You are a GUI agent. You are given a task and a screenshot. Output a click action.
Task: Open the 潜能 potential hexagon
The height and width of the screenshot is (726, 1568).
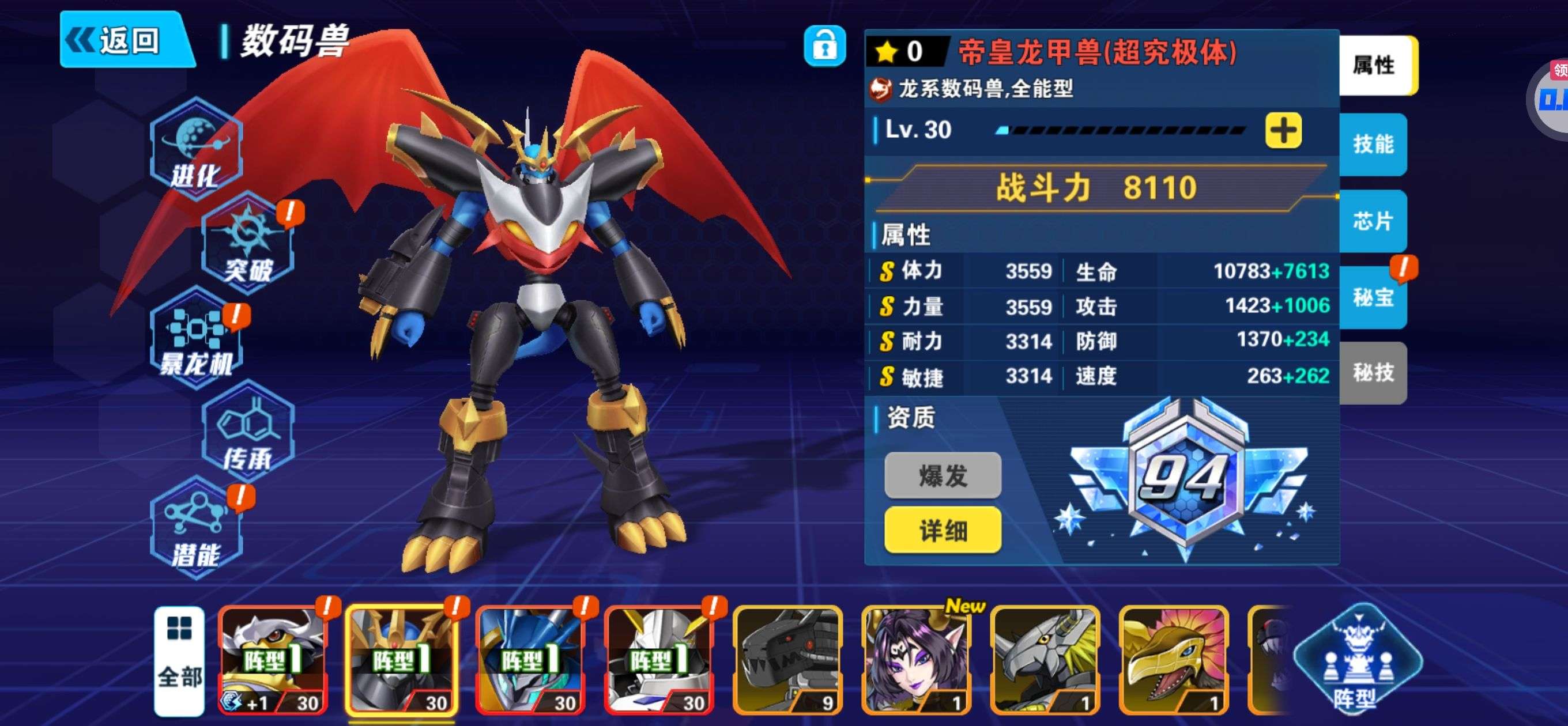point(195,528)
